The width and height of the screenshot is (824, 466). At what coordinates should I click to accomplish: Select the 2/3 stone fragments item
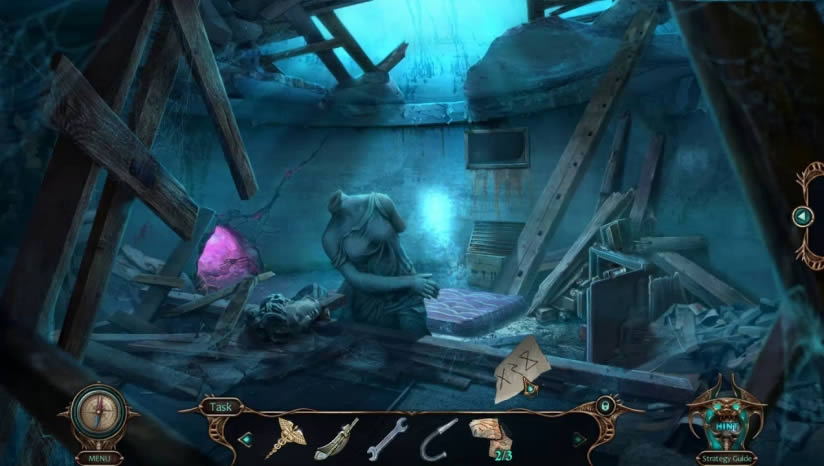(x=491, y=437)
